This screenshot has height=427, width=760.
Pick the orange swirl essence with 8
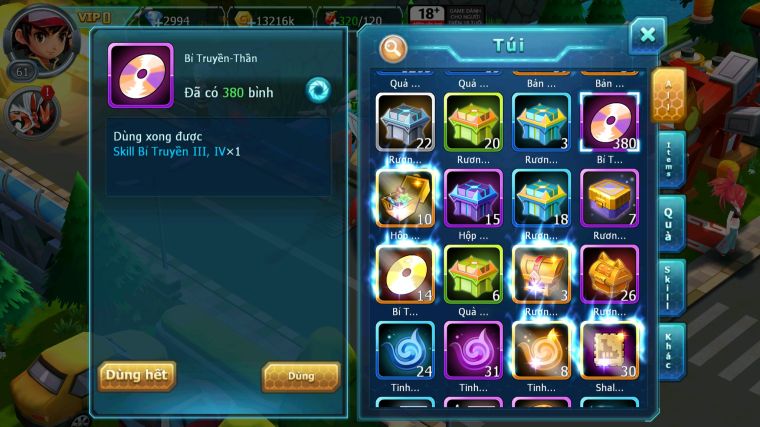click(541, 350)
